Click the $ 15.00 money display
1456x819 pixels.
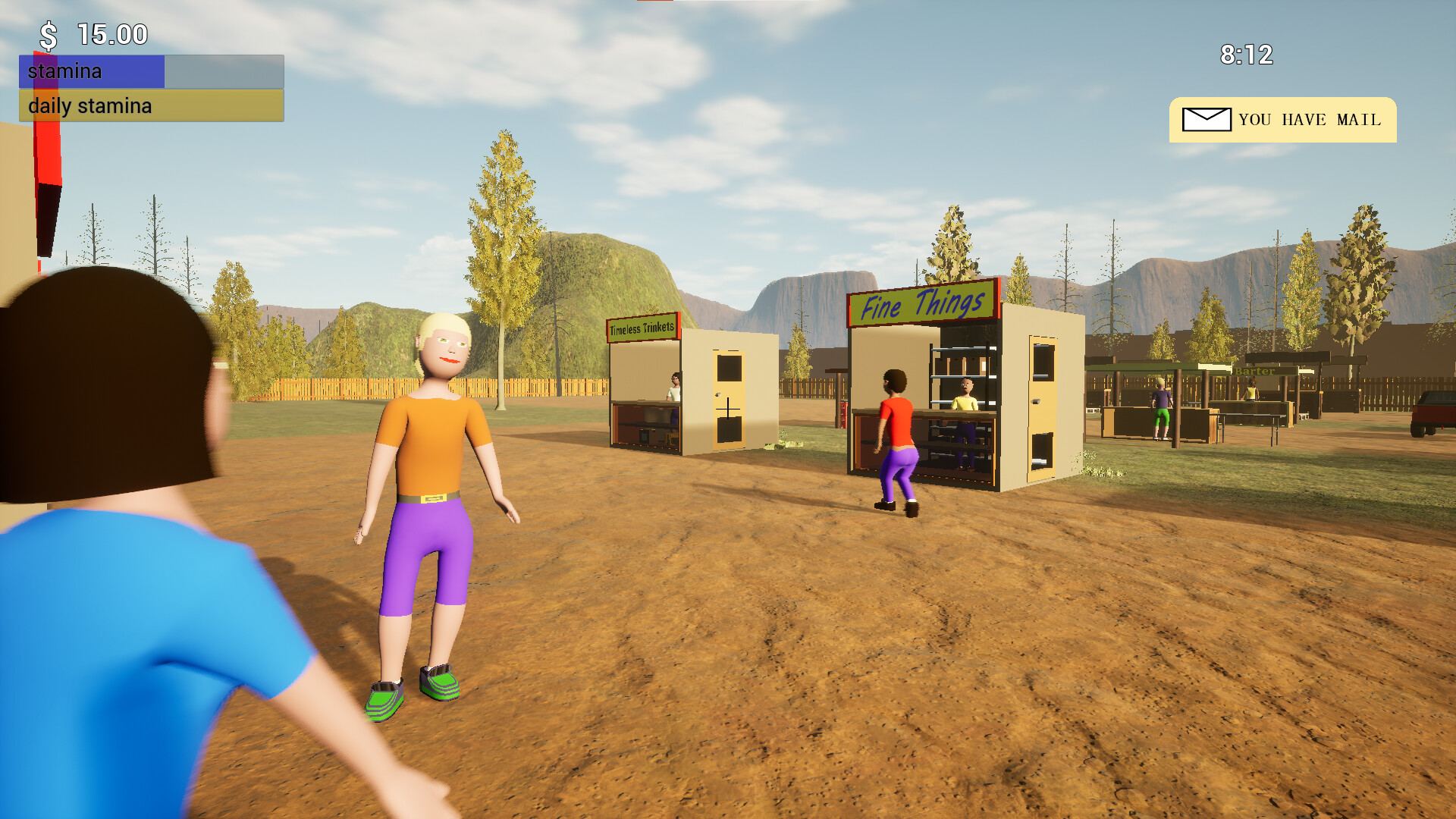[x=91, y=34]
